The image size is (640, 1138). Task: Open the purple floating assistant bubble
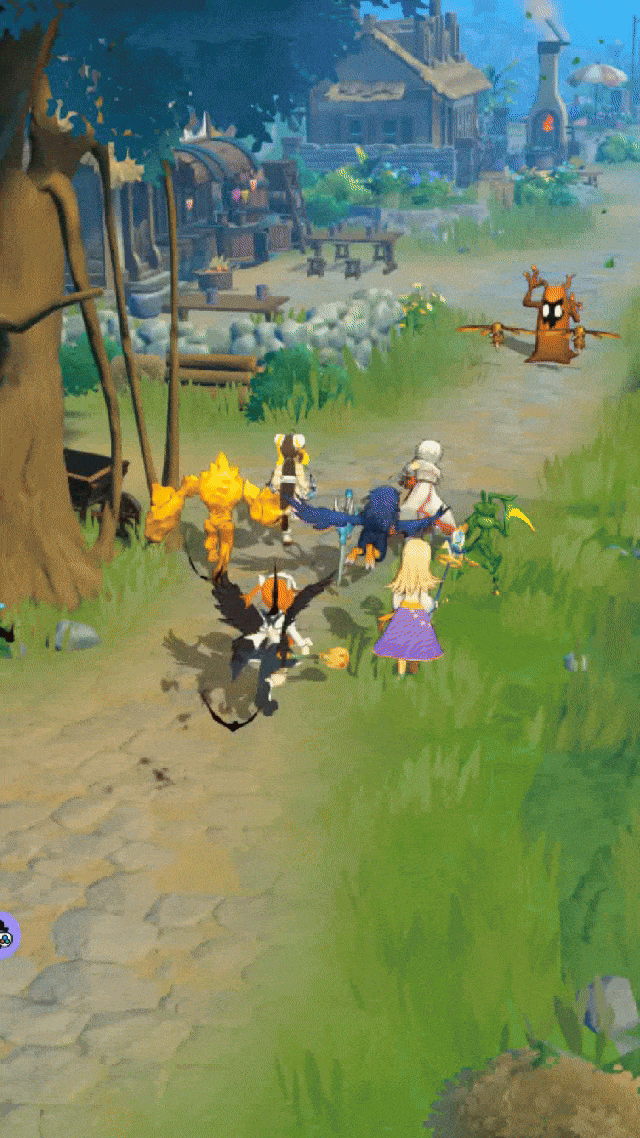click(6, 935)
